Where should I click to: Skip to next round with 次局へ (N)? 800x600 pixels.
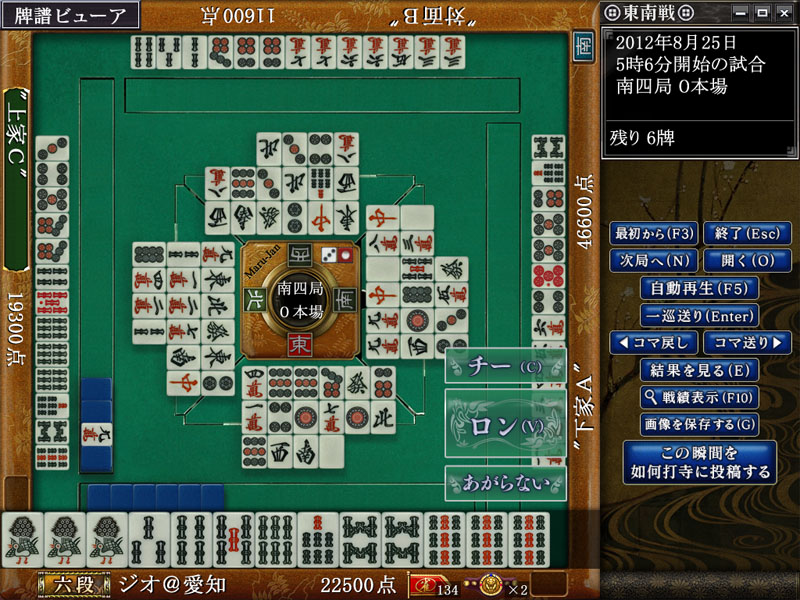tap(654, 261)
